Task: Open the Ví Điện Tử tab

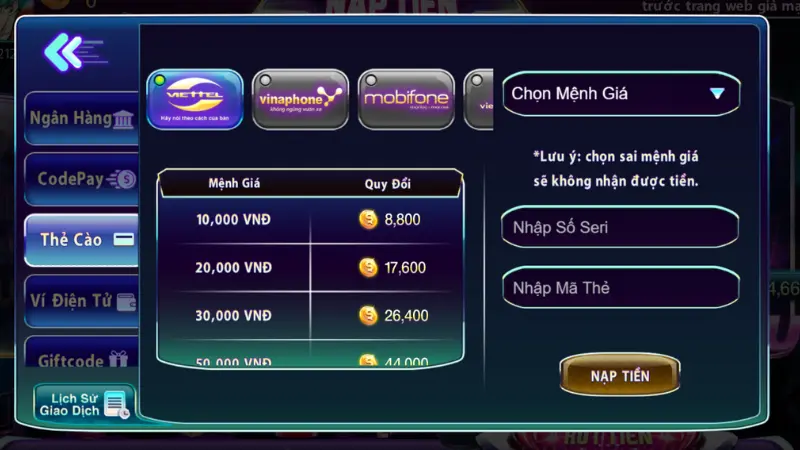Action: click(x=82, y=300)
